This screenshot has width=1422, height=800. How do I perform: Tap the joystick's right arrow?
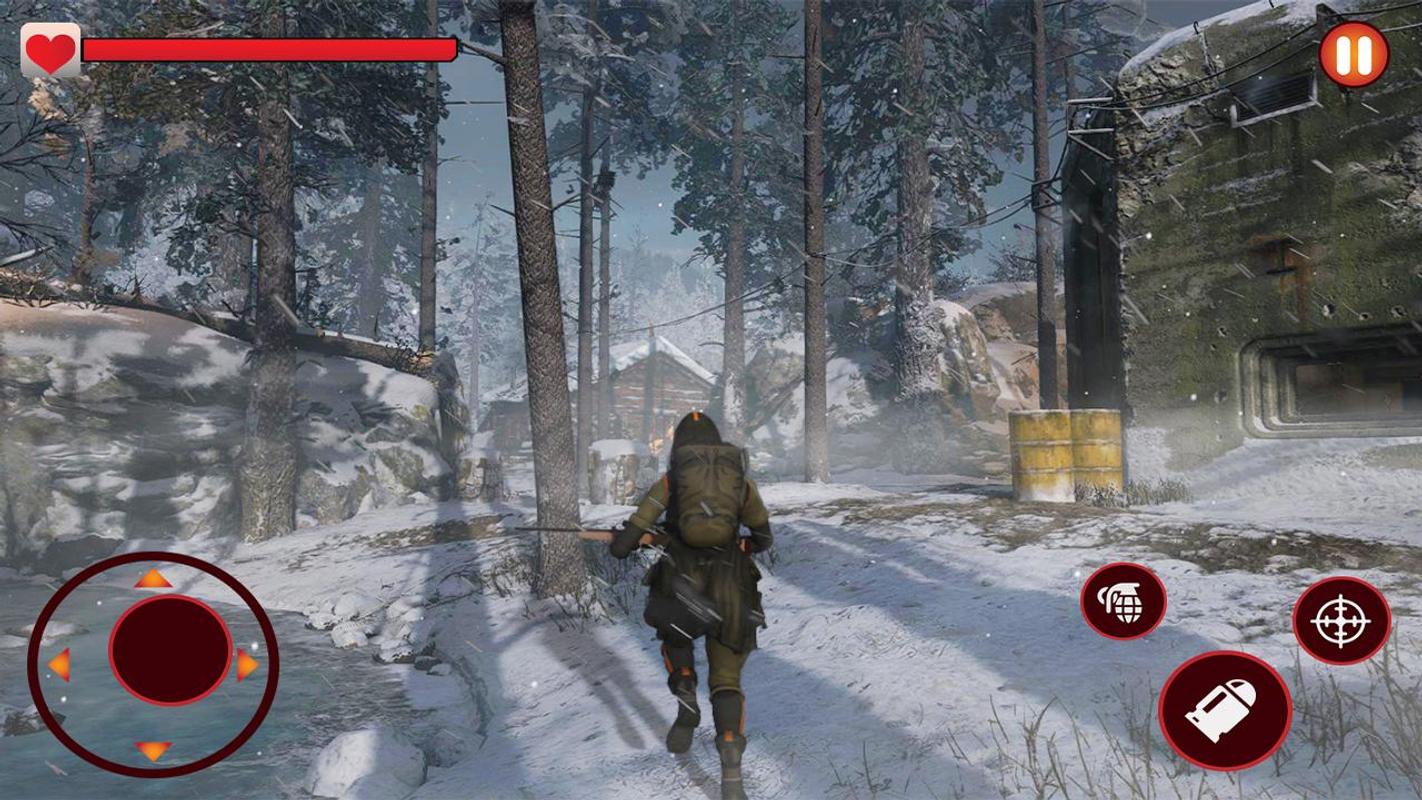point(247,664)
